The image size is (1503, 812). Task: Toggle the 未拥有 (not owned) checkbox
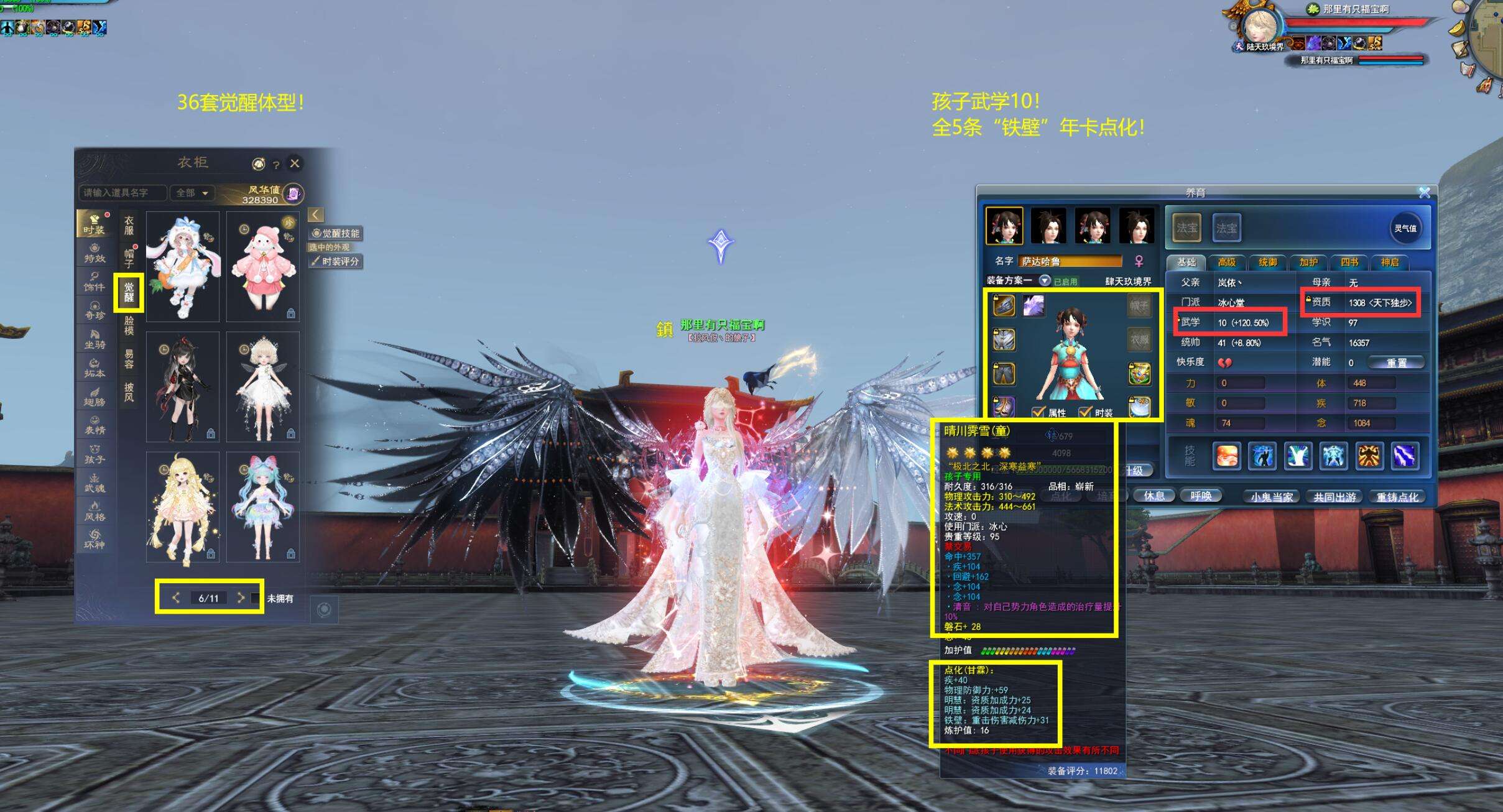click(255, 598)
